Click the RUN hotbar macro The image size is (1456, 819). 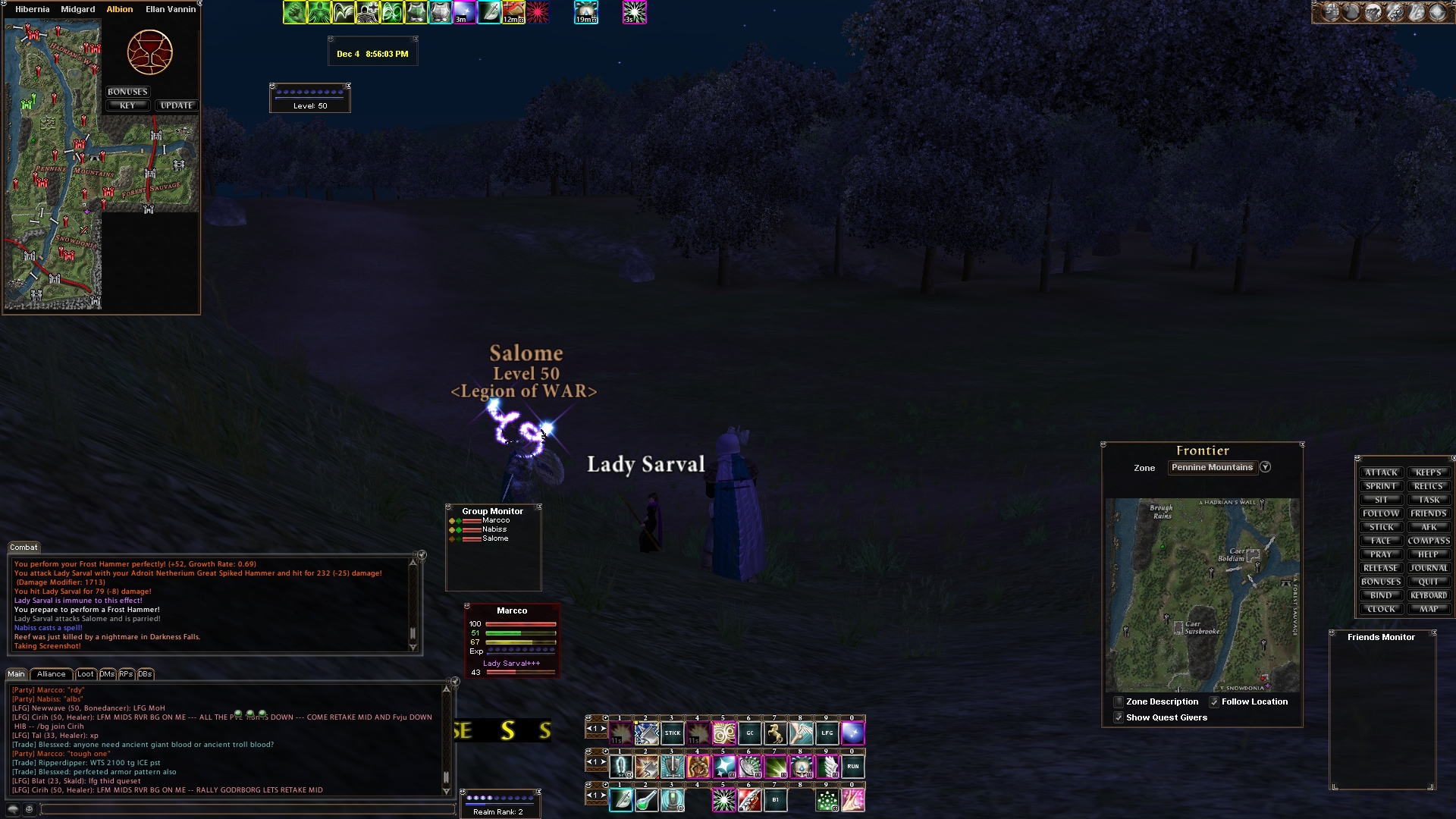(x=852, y=767)
